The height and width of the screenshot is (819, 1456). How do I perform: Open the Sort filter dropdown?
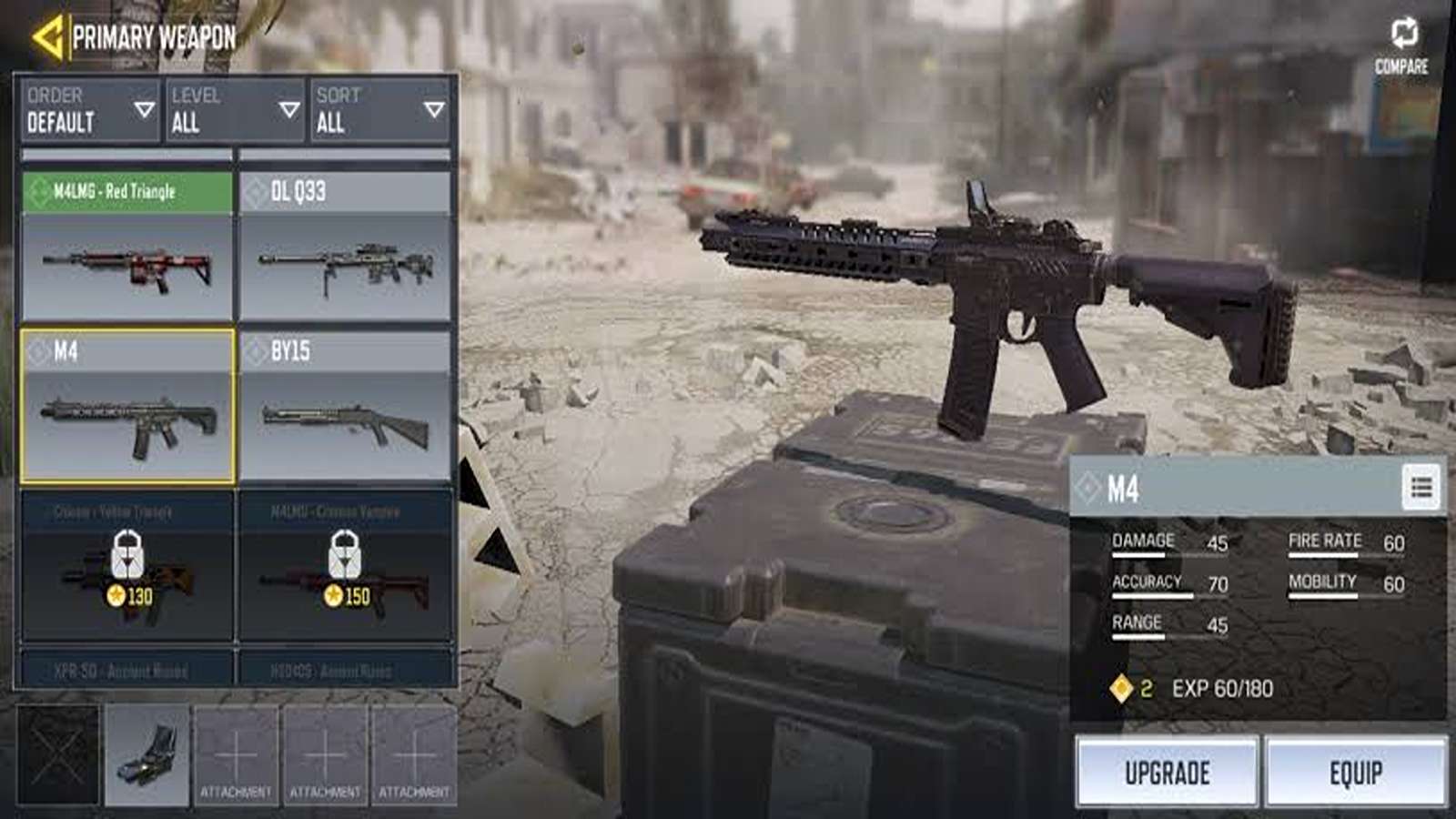pyautogui.click(x=380, y=110)
